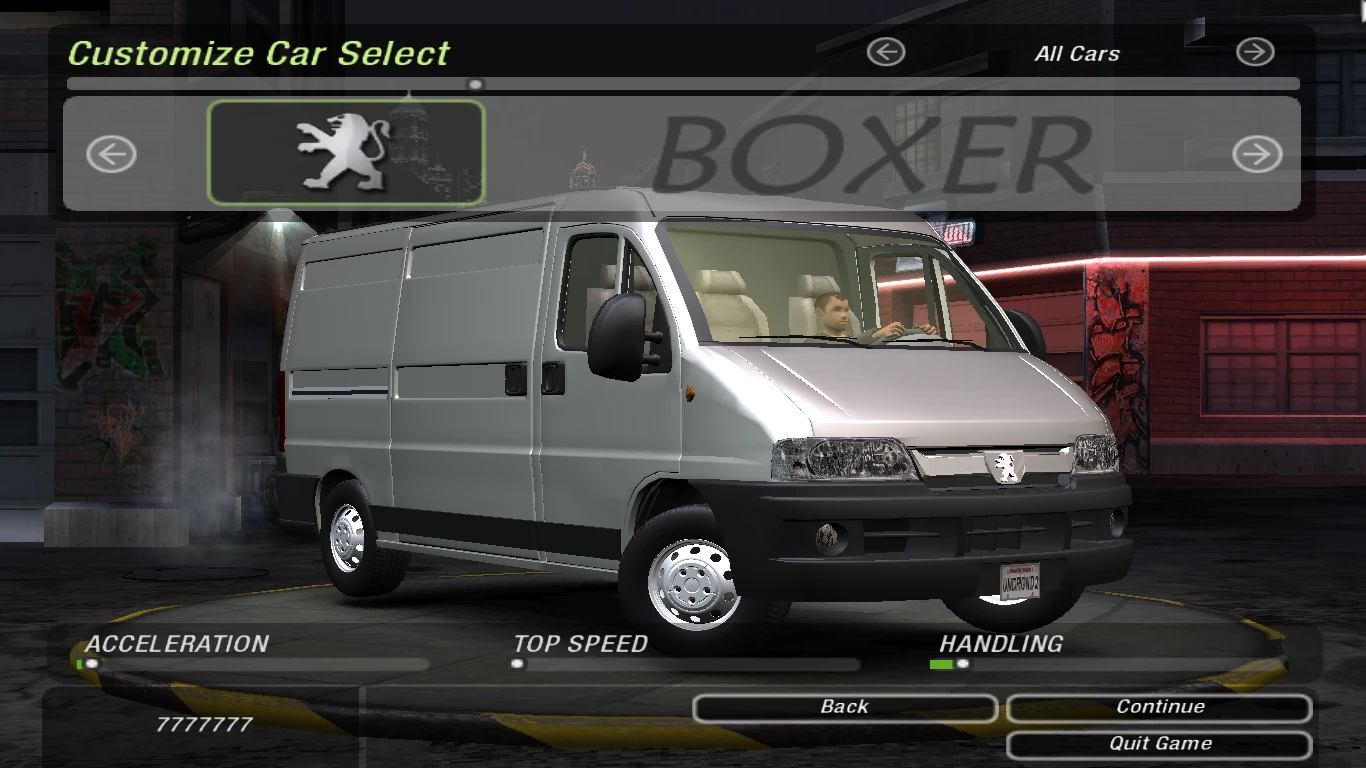Click the HANDLING stat label
Screen dimensions: 1366x768
1003,644
